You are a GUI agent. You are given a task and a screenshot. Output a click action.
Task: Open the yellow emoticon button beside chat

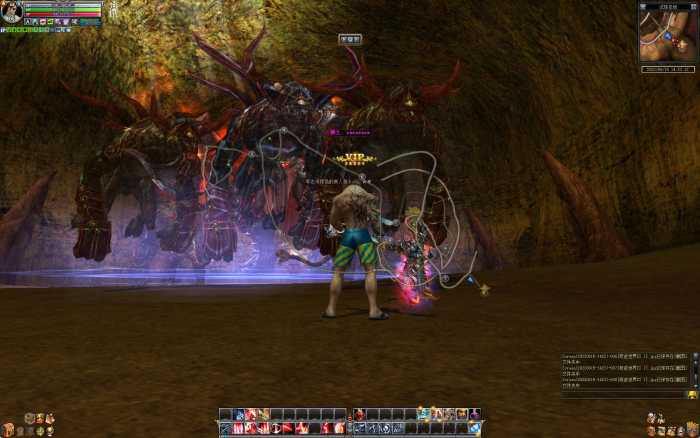692,395
